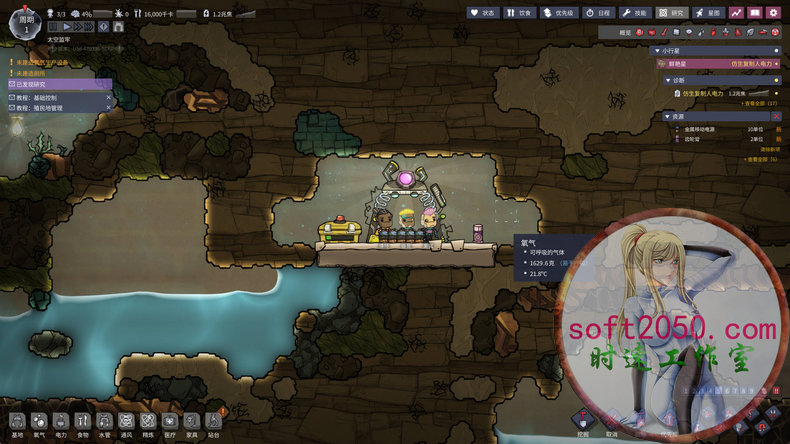790x444 pixels.
Task: Open the 技能 (Skills) screen
Action: coord(634,13)
